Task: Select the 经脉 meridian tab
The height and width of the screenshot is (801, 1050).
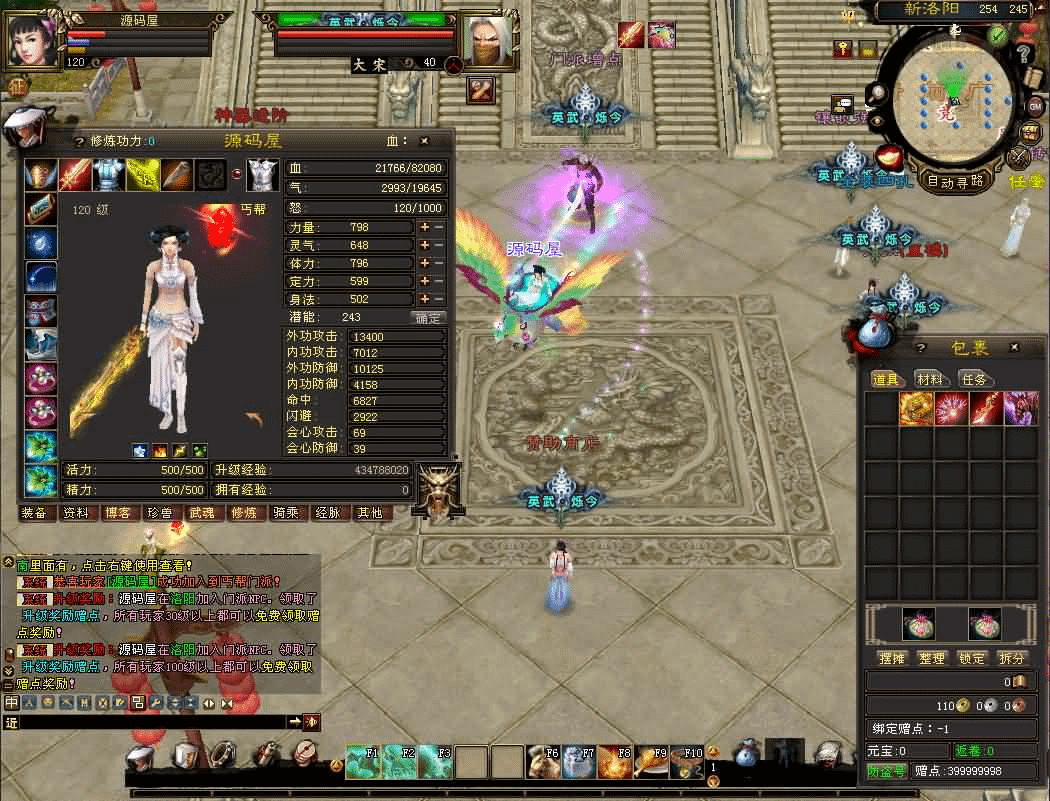Action: pyautogui.click(x=328, y=513)
